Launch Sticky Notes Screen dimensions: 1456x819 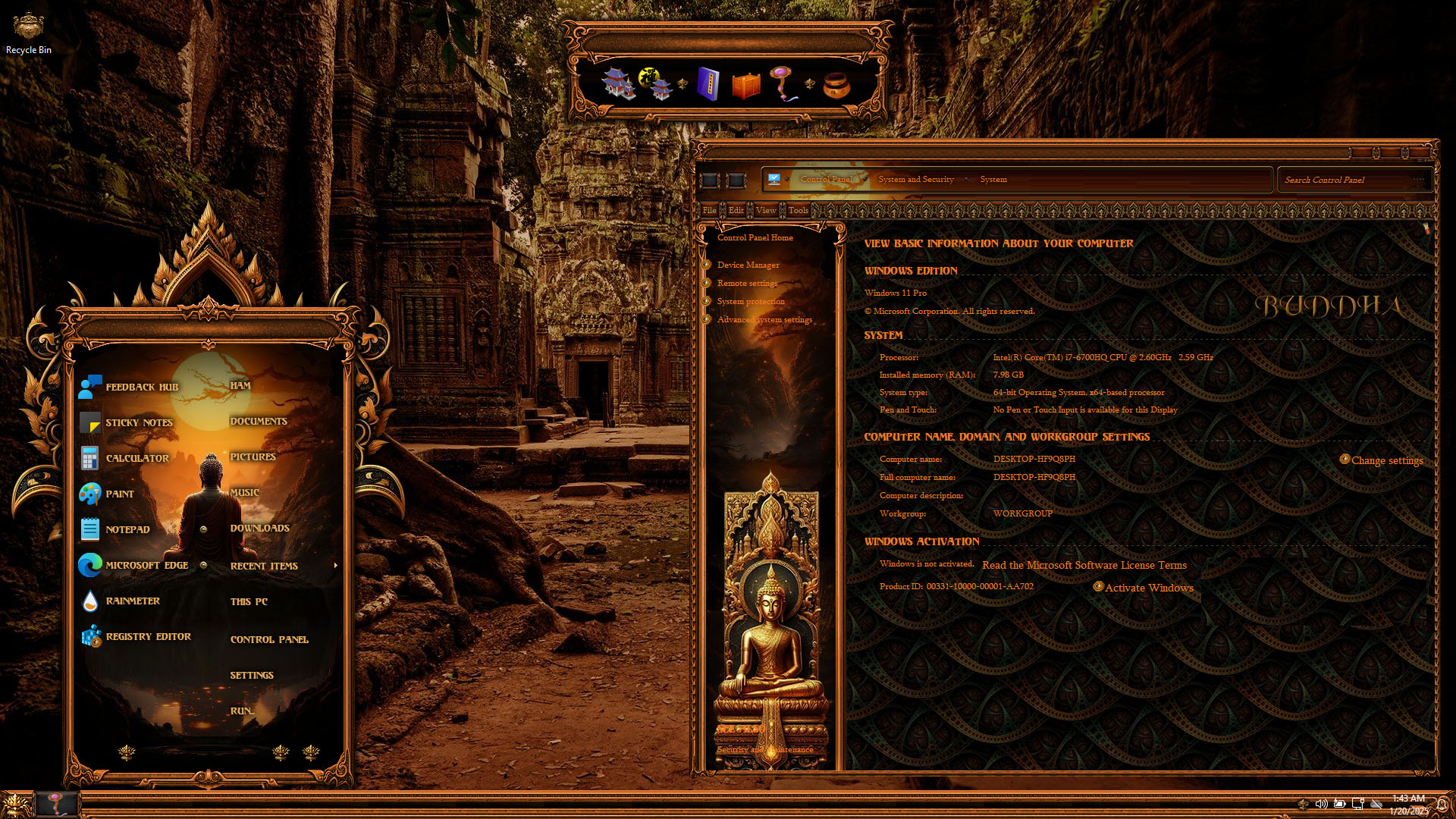pyautogui.click(x=139, y=422)
